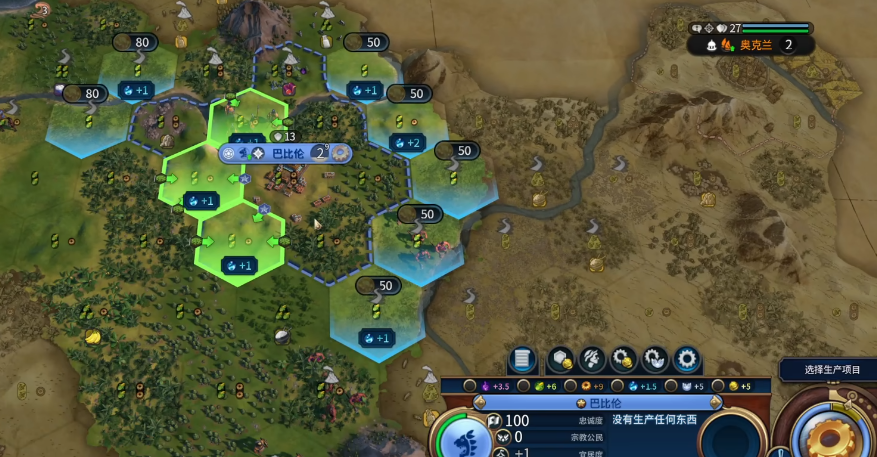
Task: Click the 选择生产项目 notification button
Action: coord(831,370)
